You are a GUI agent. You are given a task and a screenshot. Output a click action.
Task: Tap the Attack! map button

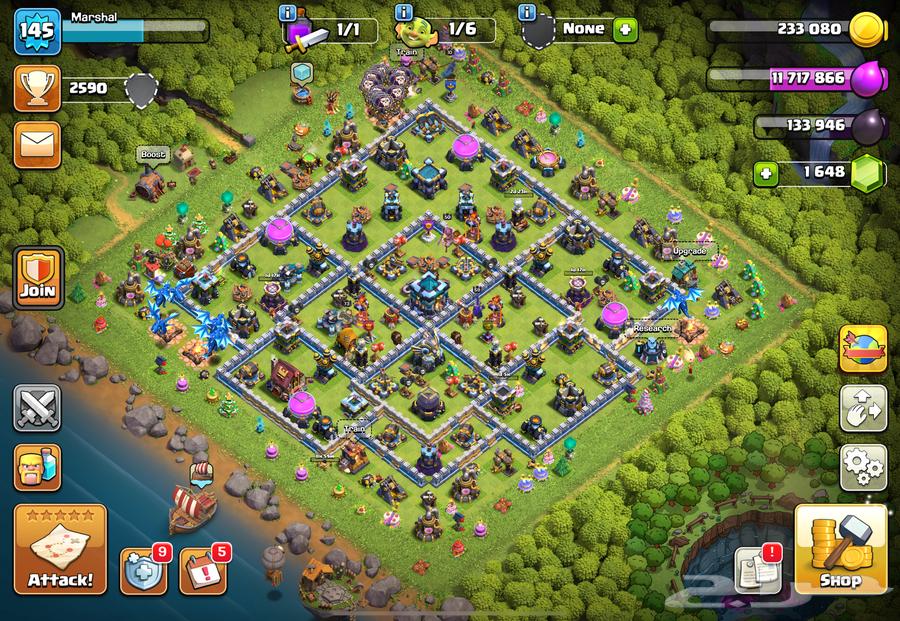60,551
